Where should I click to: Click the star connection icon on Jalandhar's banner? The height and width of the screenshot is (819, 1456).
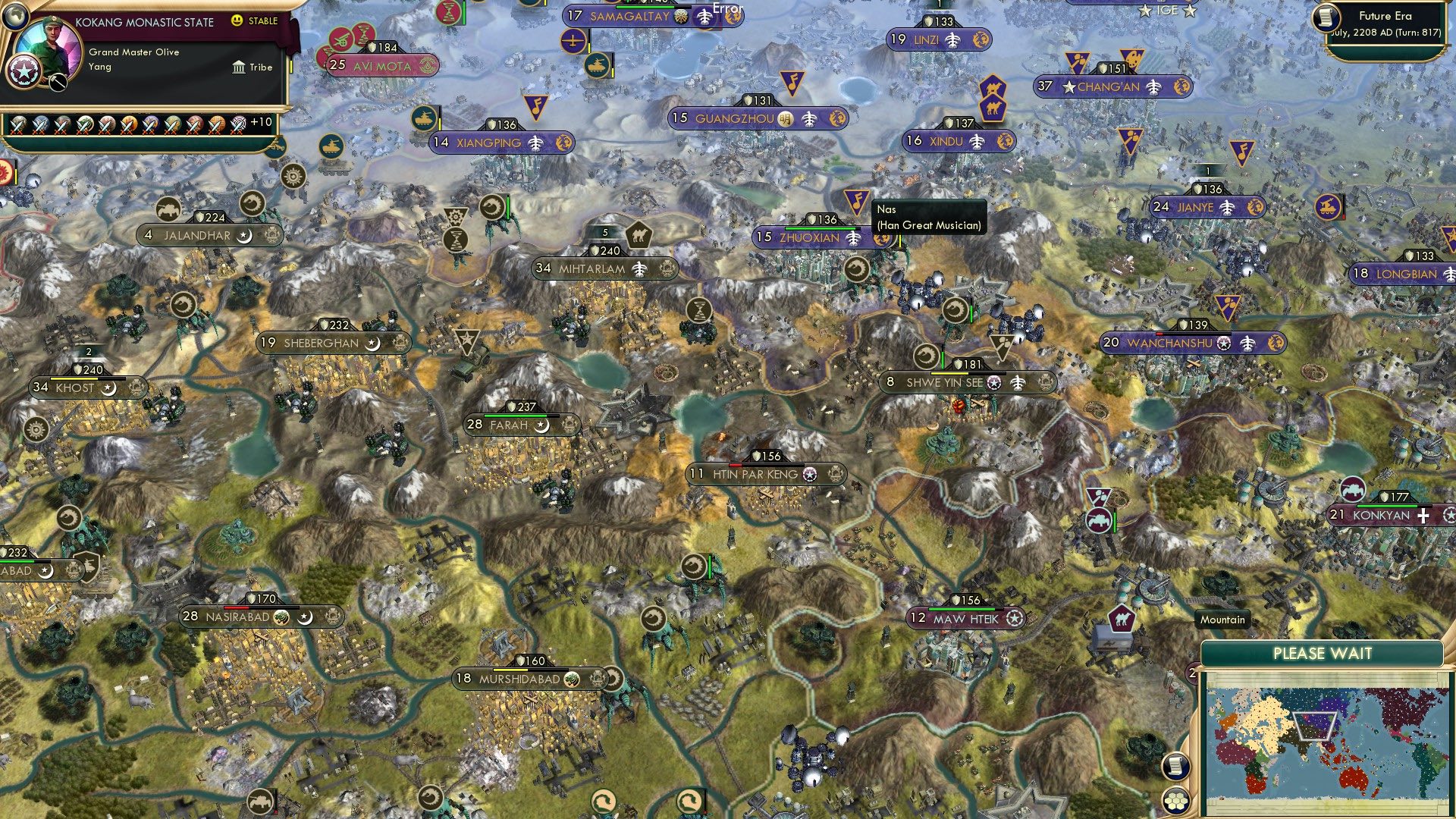[x=245, y=236]
